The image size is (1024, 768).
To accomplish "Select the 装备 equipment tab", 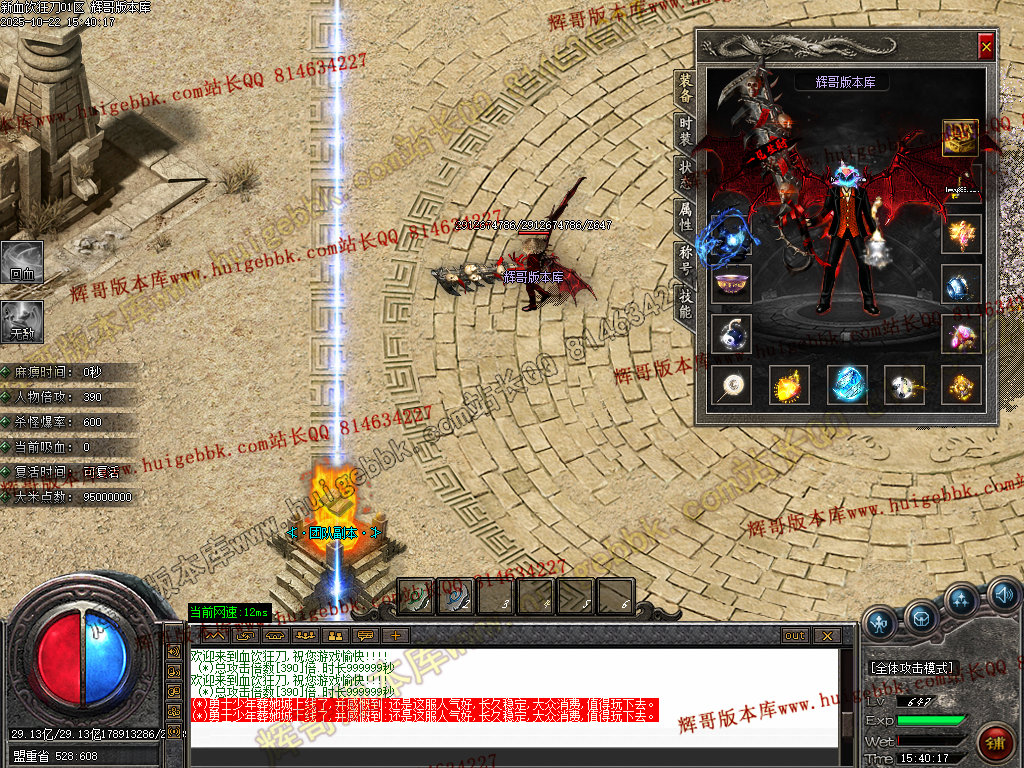I will pyautogui.click(x=685, y=88).
